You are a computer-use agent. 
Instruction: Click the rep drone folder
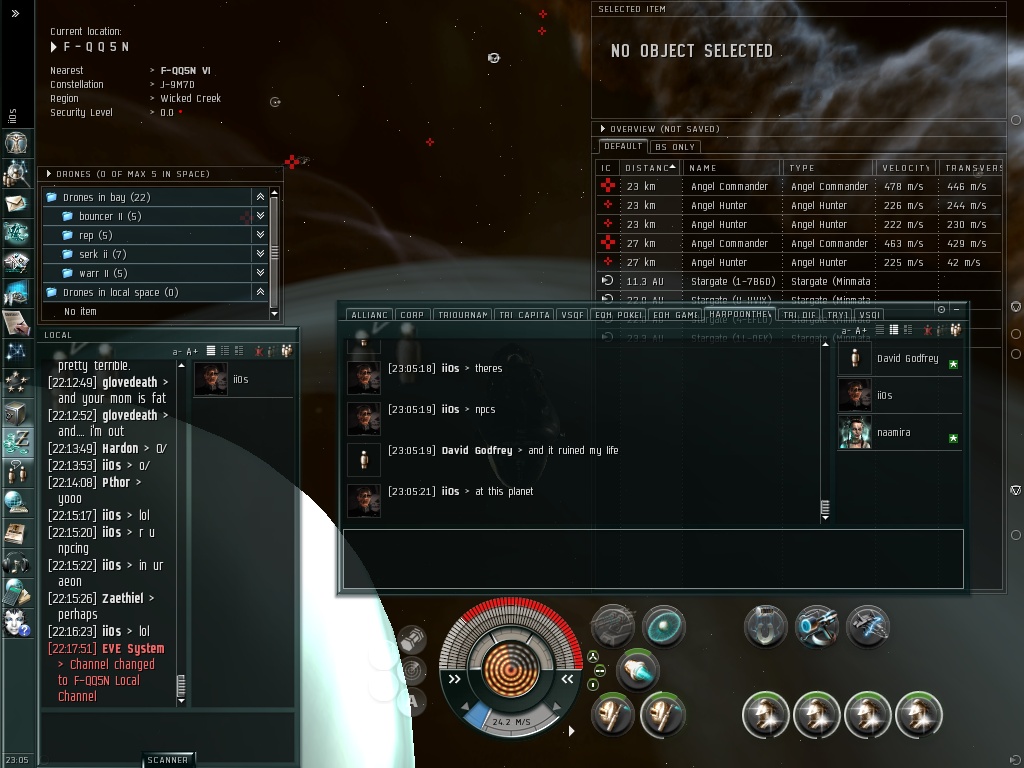coord(95,235)
